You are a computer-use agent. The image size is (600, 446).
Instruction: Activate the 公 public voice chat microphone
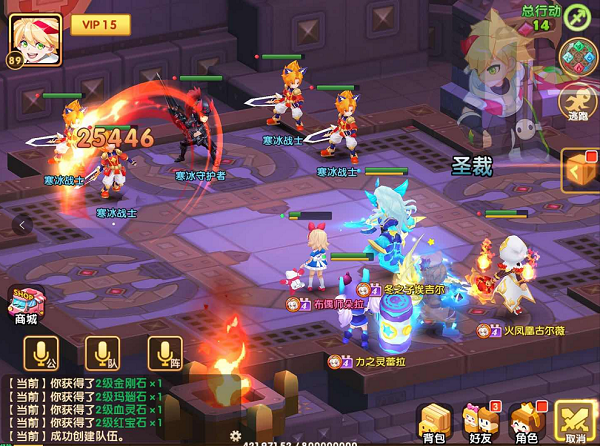click(43, 354)
